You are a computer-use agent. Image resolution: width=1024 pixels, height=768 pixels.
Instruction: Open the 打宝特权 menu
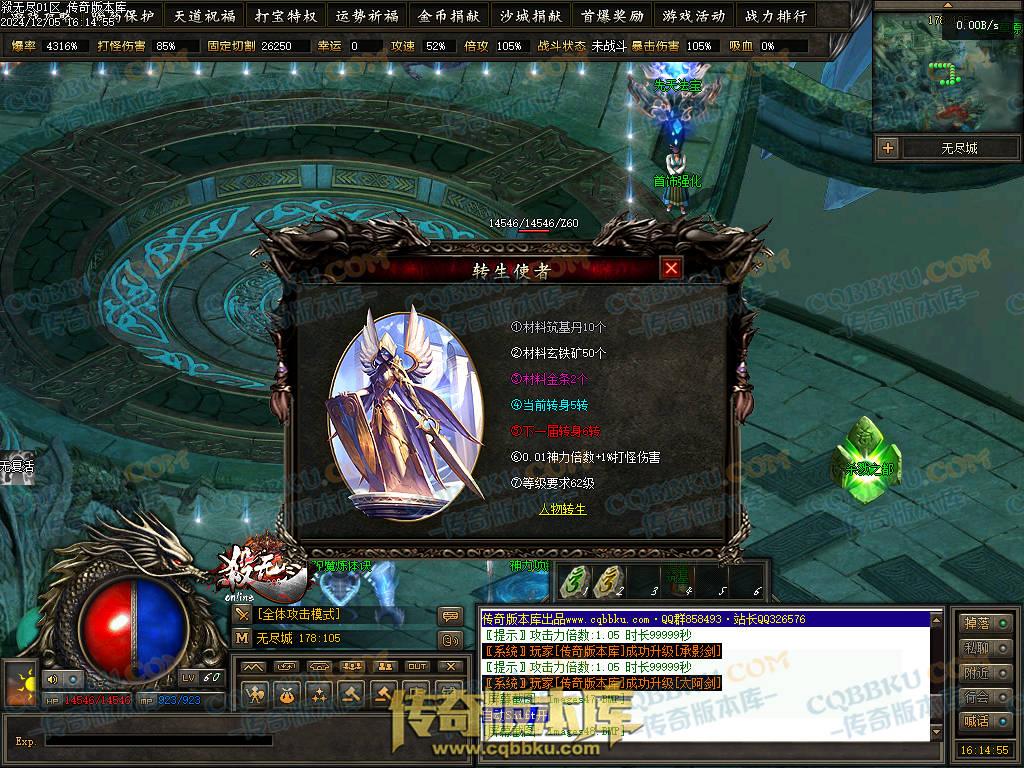coord(286,16)
